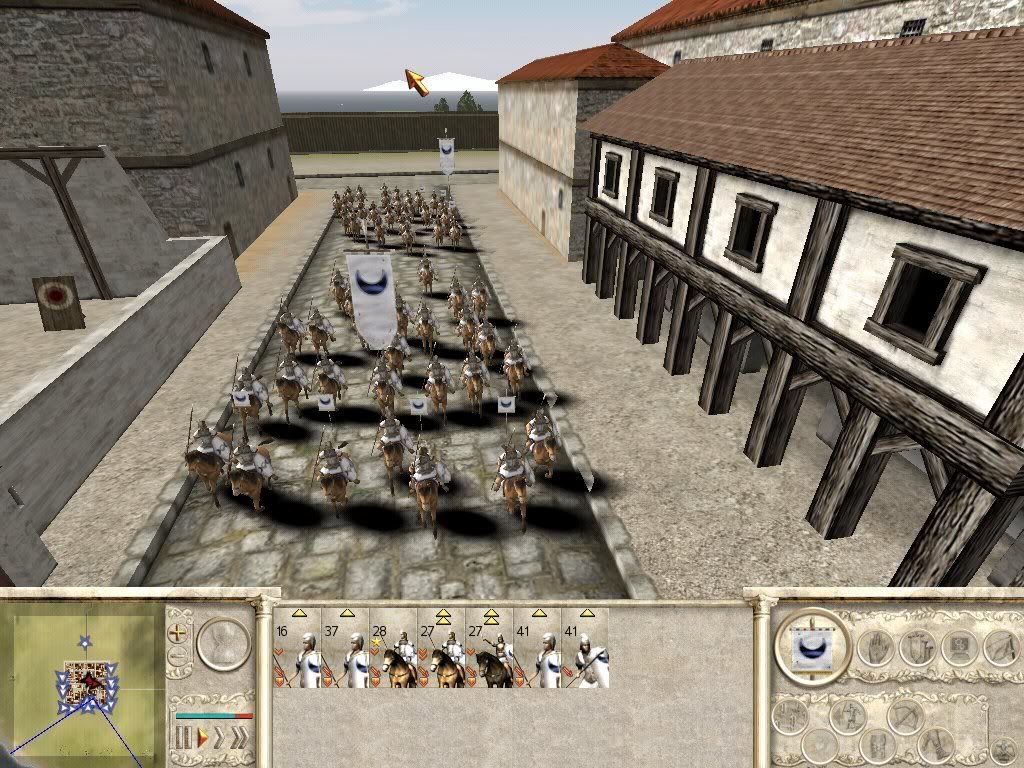Set the triple-arrow fastest game speed
Screen dimensions: 1024x768
click(x=240, y=739)
